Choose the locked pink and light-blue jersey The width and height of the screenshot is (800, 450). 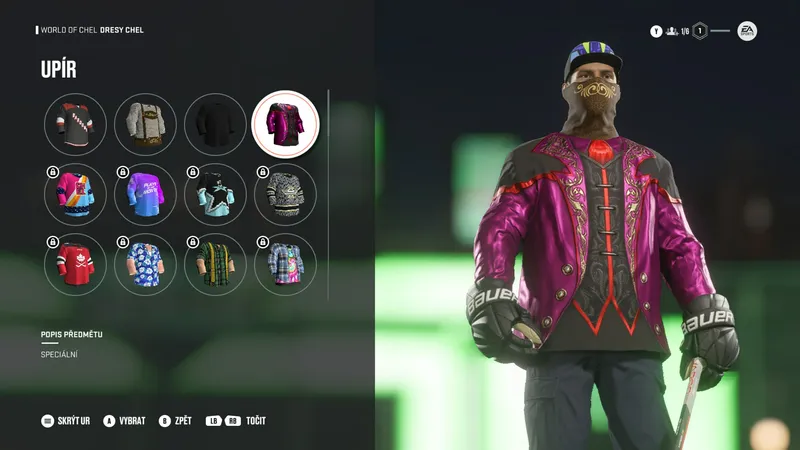[75, 194]
